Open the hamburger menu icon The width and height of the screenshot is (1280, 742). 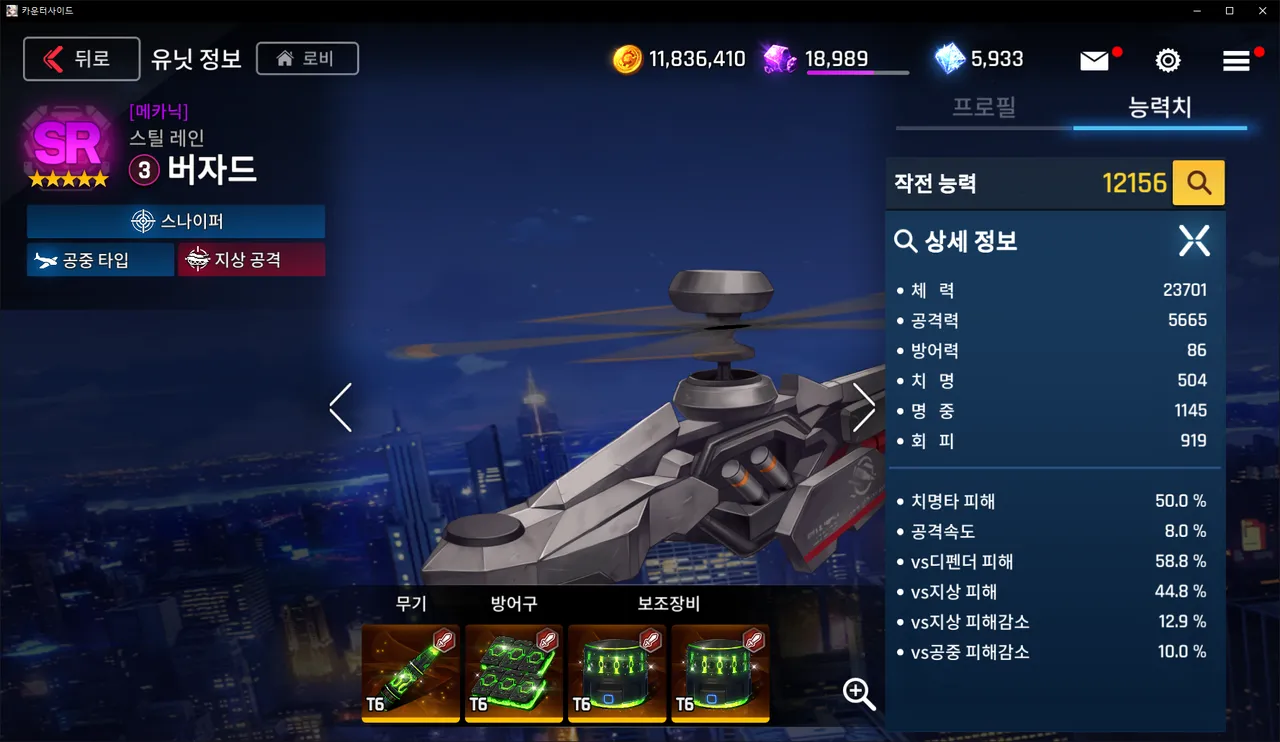1237,60
